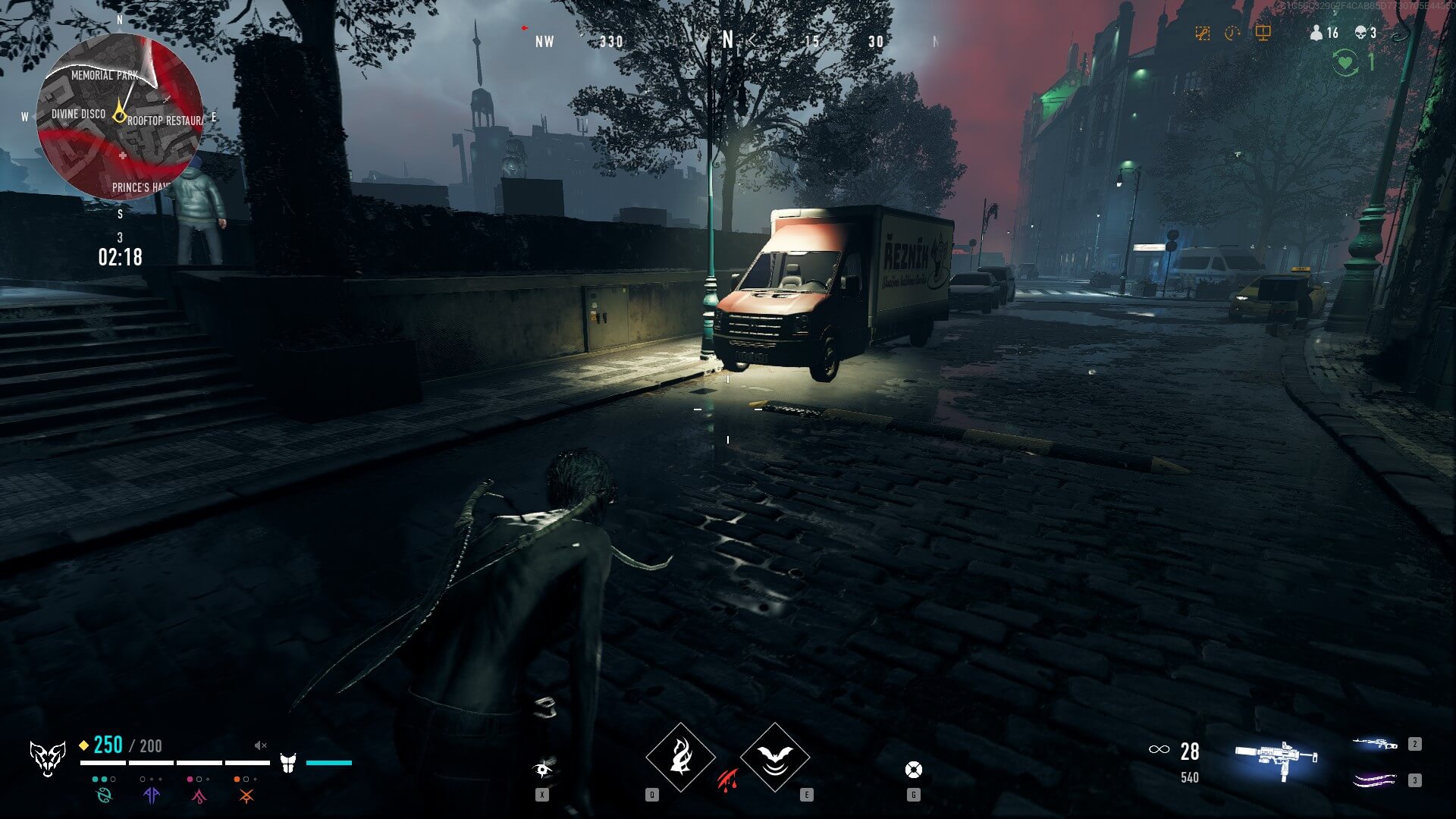1456x819 pixels.
Task: Activate the flame-shaped clan ability
Action: 680,757
